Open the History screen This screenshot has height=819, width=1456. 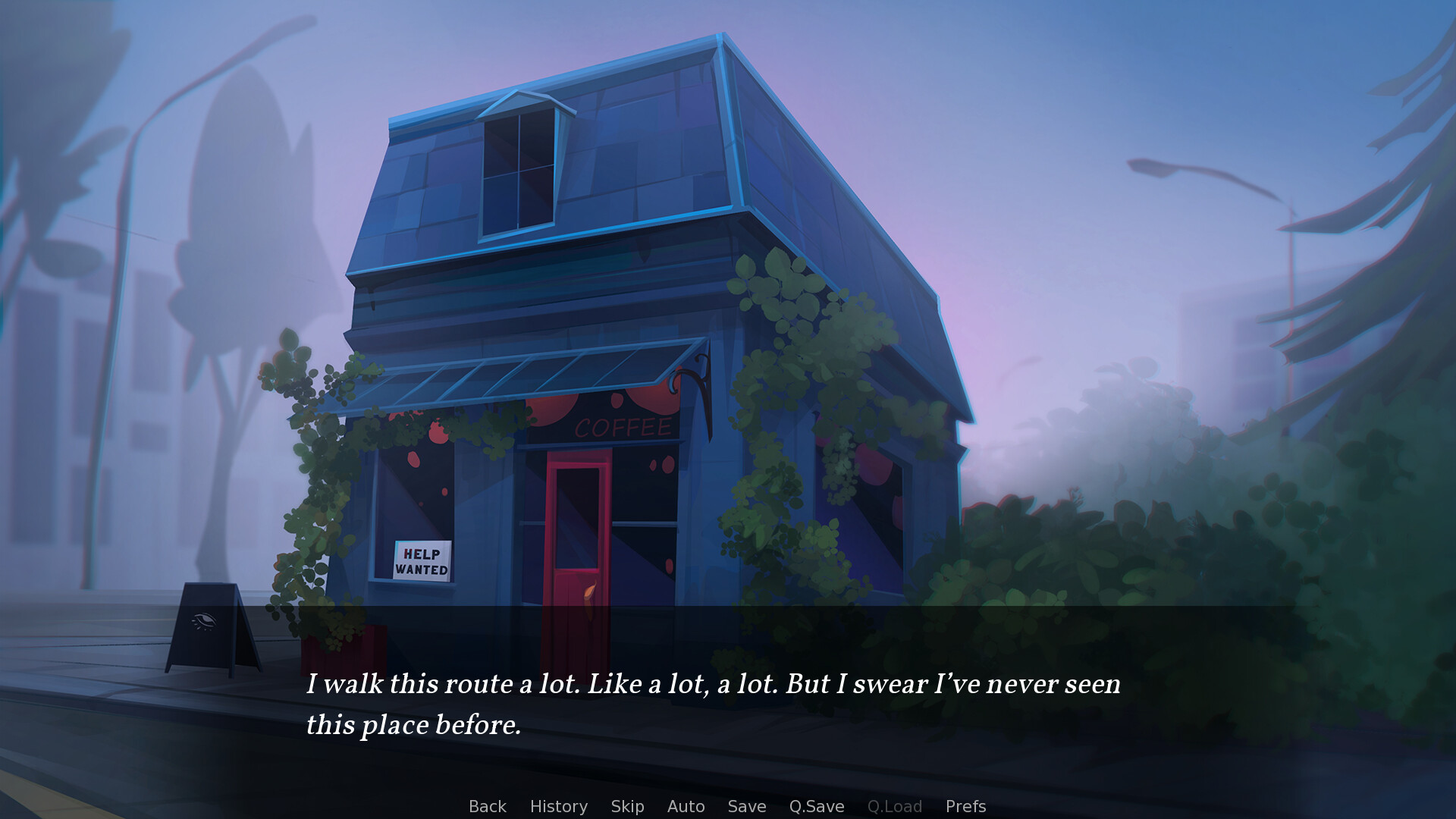(x=558, y=806)
